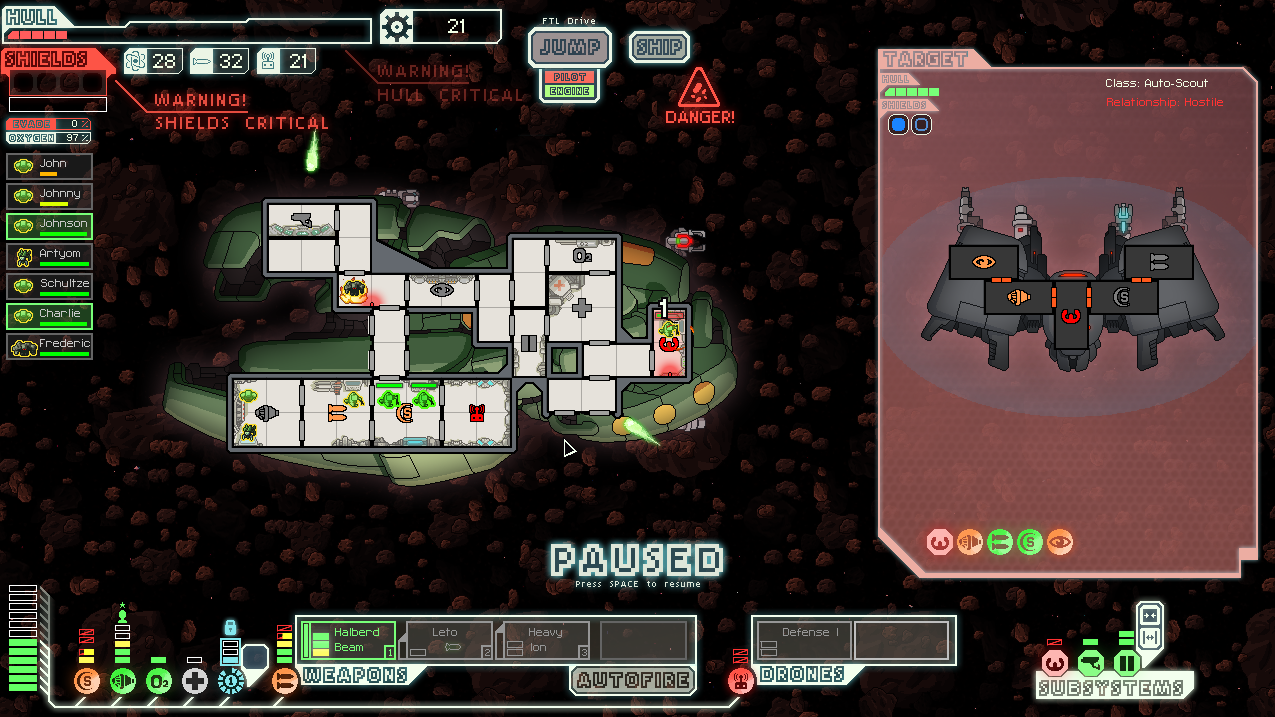
Task: Click the O2 oxygen system icon
Action: pos(159,682)
